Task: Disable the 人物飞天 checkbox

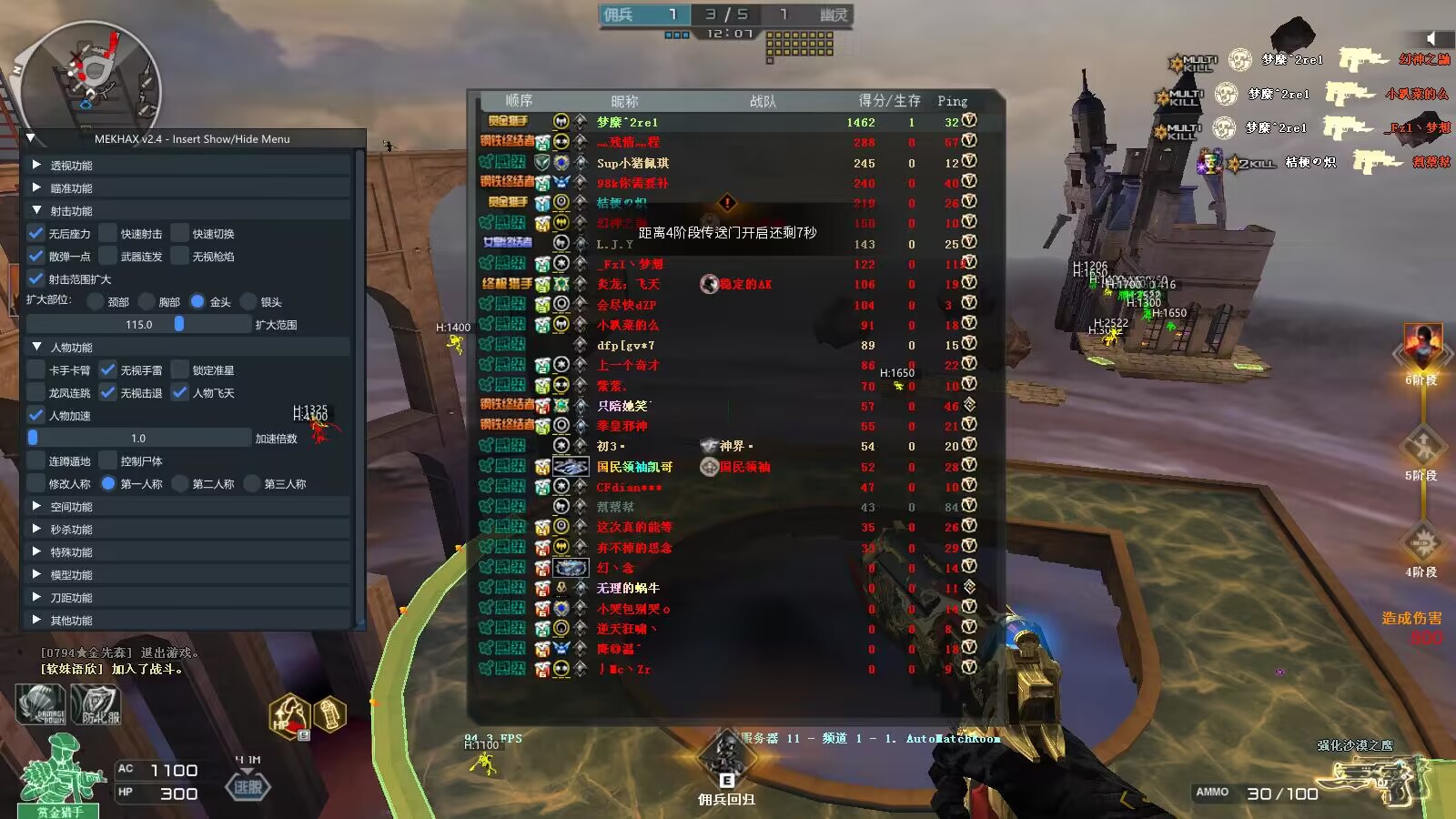Action: click(x=180, y=392)
